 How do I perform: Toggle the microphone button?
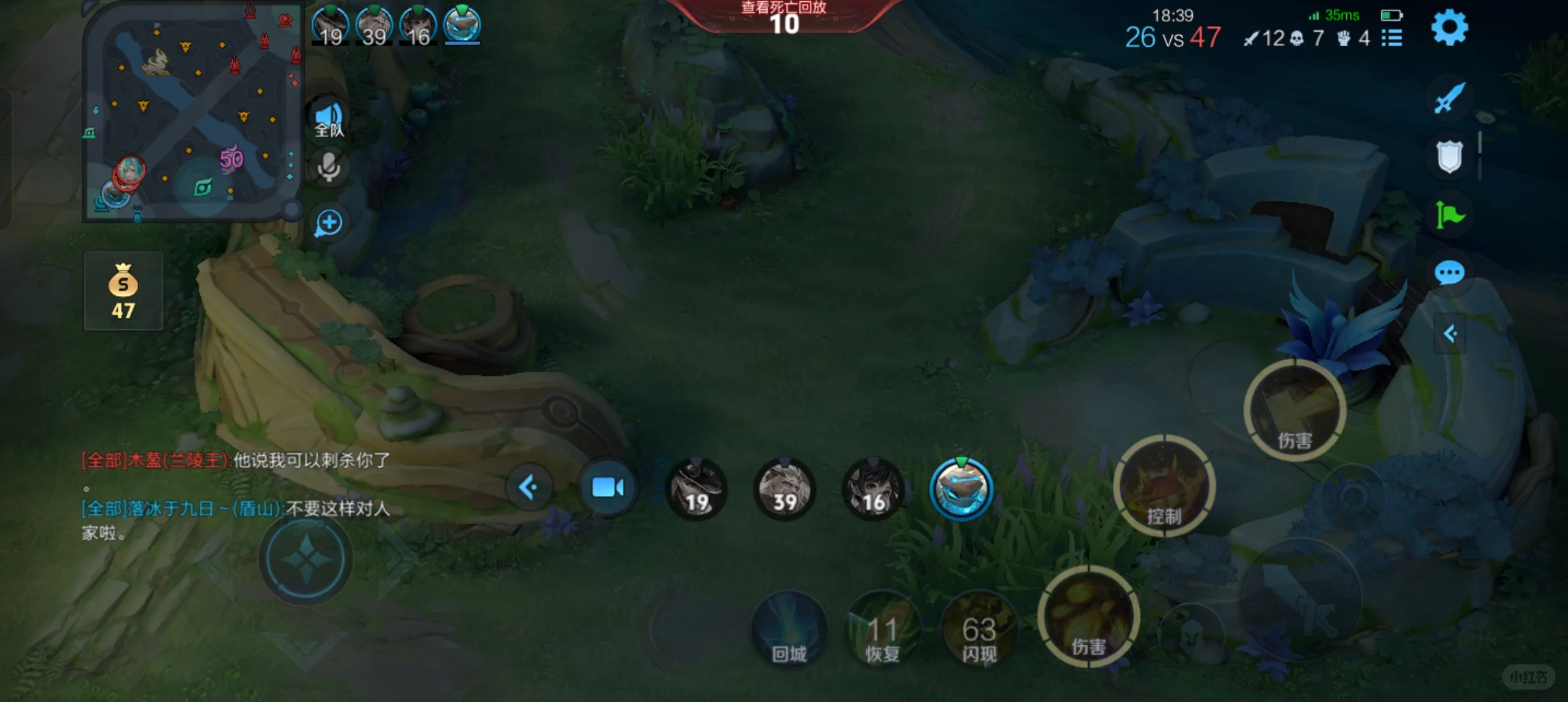click(329, 168)
